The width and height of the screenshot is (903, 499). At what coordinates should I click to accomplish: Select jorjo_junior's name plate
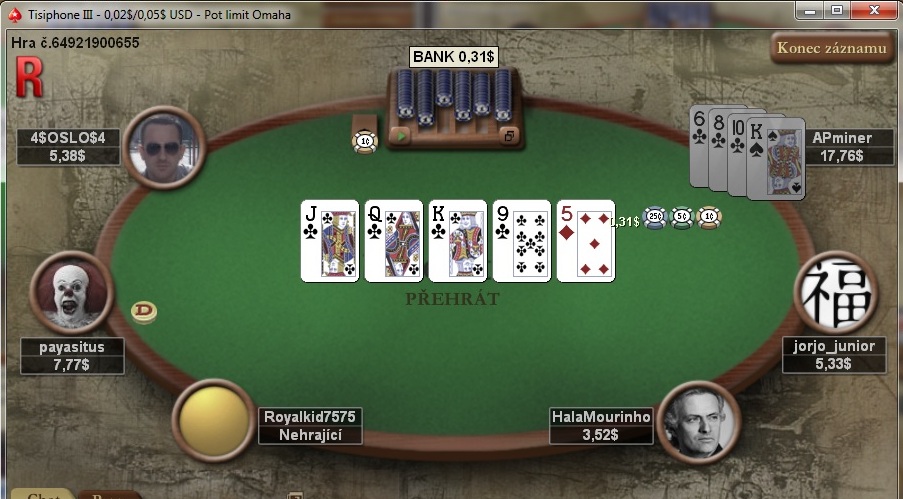(833, 355)
